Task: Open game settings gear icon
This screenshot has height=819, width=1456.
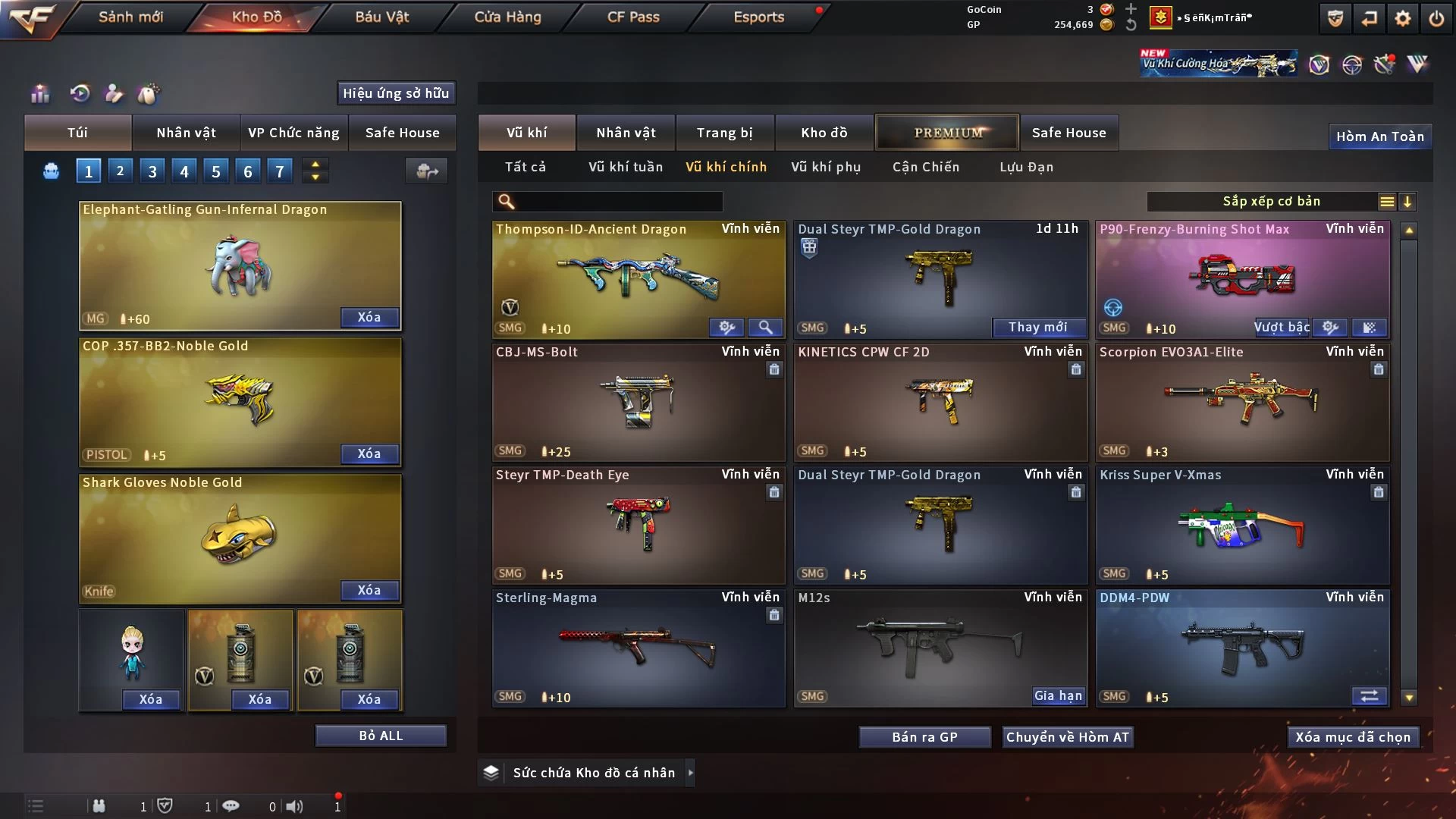Action: 1403,18
